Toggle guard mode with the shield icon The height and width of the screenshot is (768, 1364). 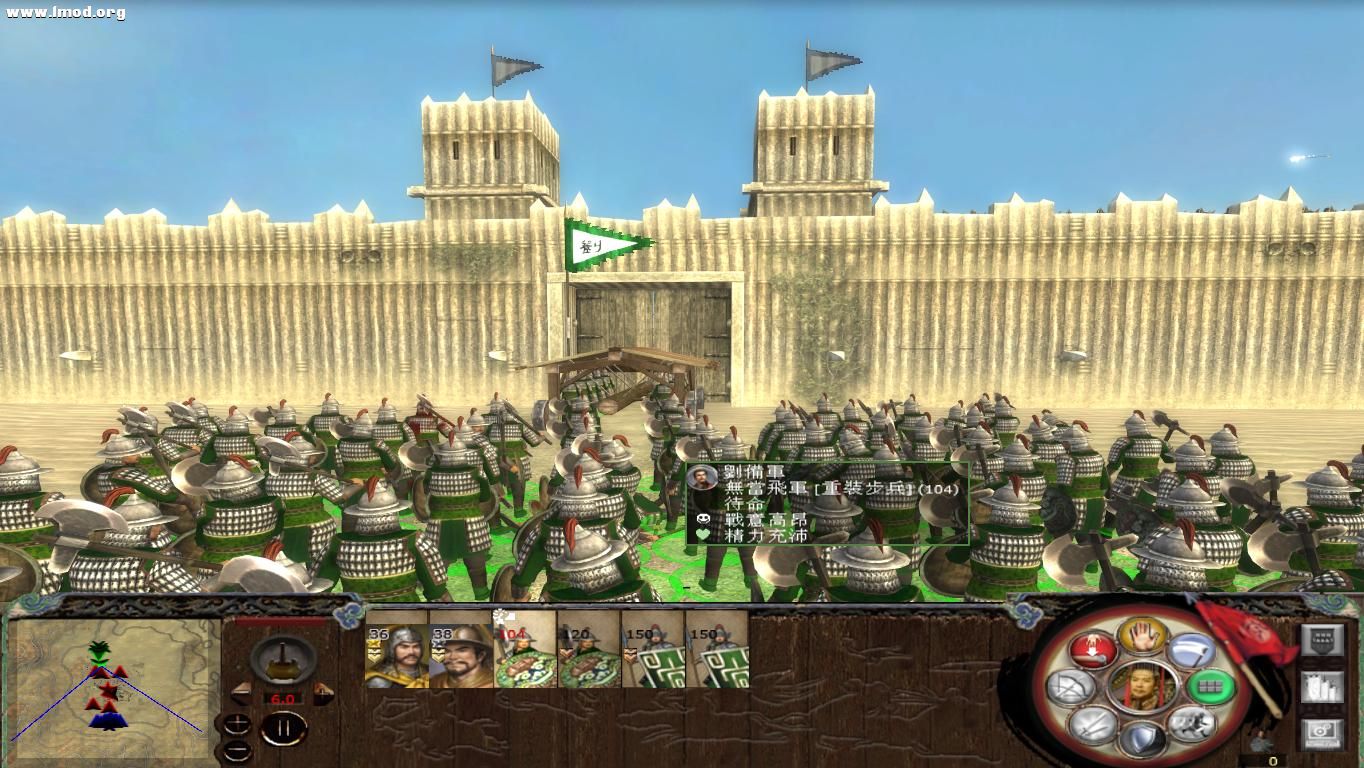[1142, 737]
